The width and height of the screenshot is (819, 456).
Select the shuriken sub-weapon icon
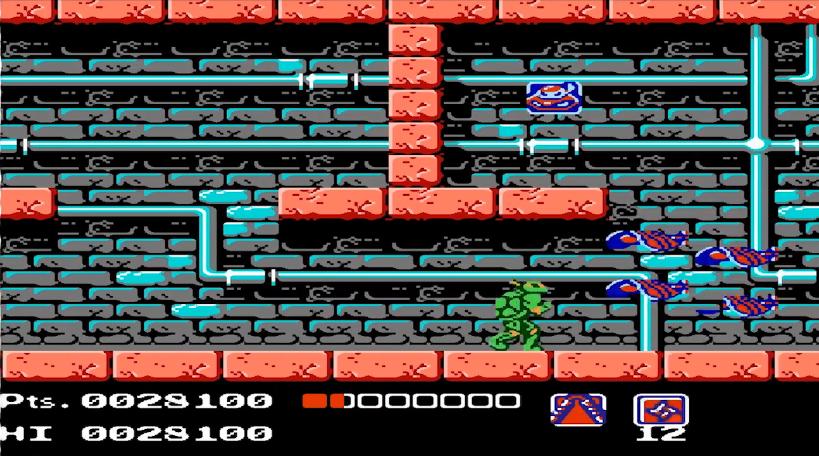[x=660, y=409]
